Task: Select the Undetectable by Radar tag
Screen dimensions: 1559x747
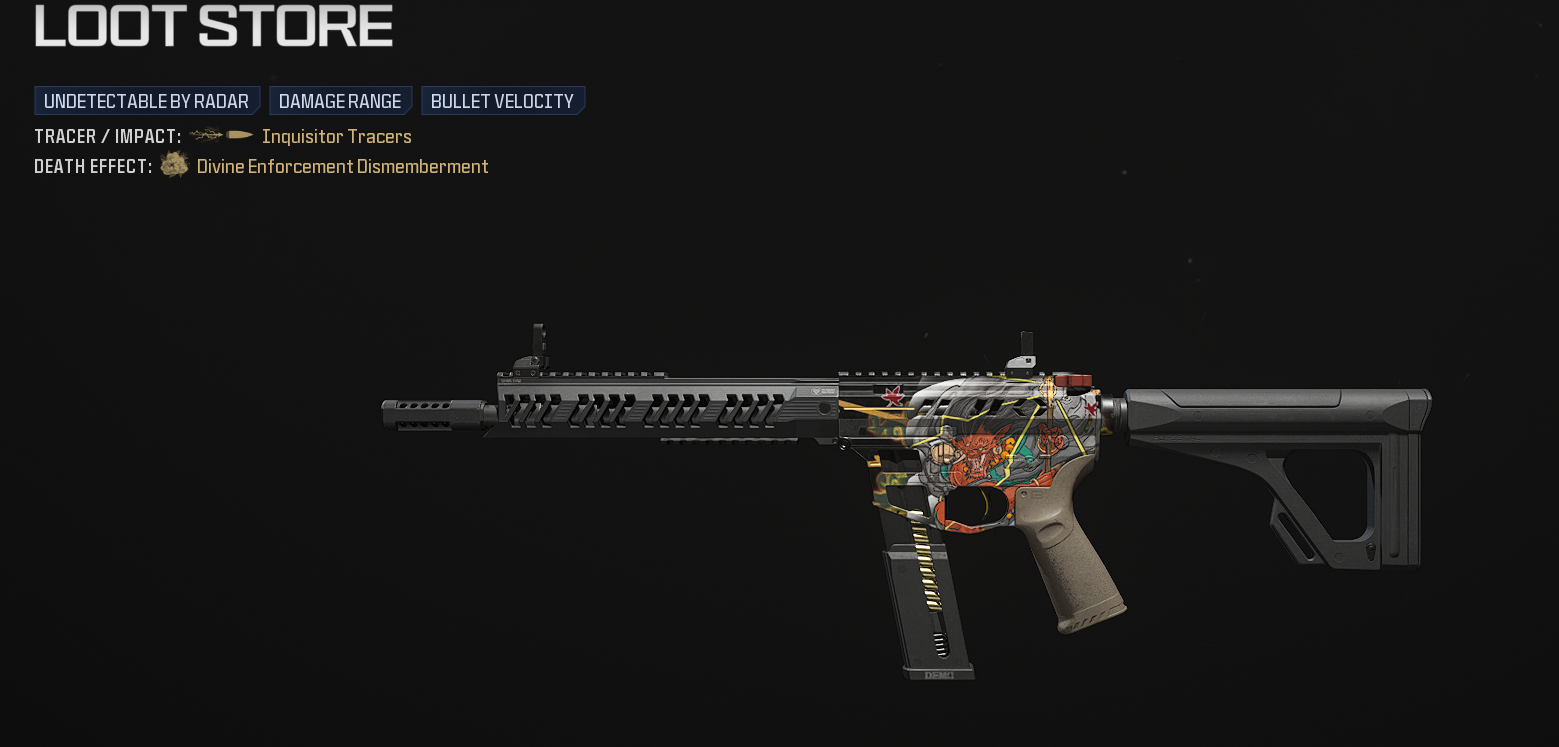Action: (x=146, y=101)
